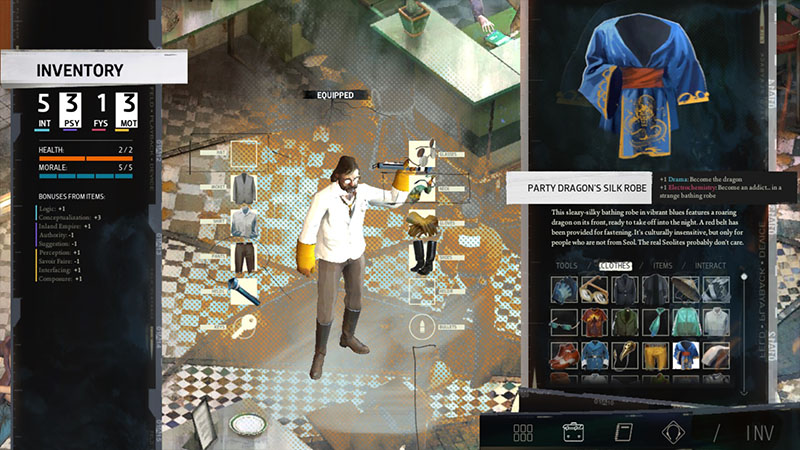Select the teal necktie in the grid
800x450 pixels.
656,322
